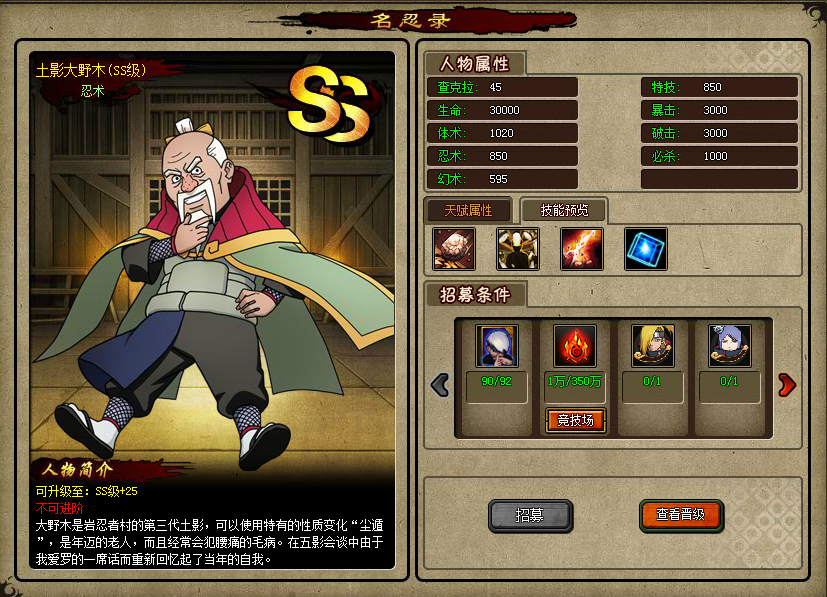Go to the 竞技场 arena

tap(575, 420)
